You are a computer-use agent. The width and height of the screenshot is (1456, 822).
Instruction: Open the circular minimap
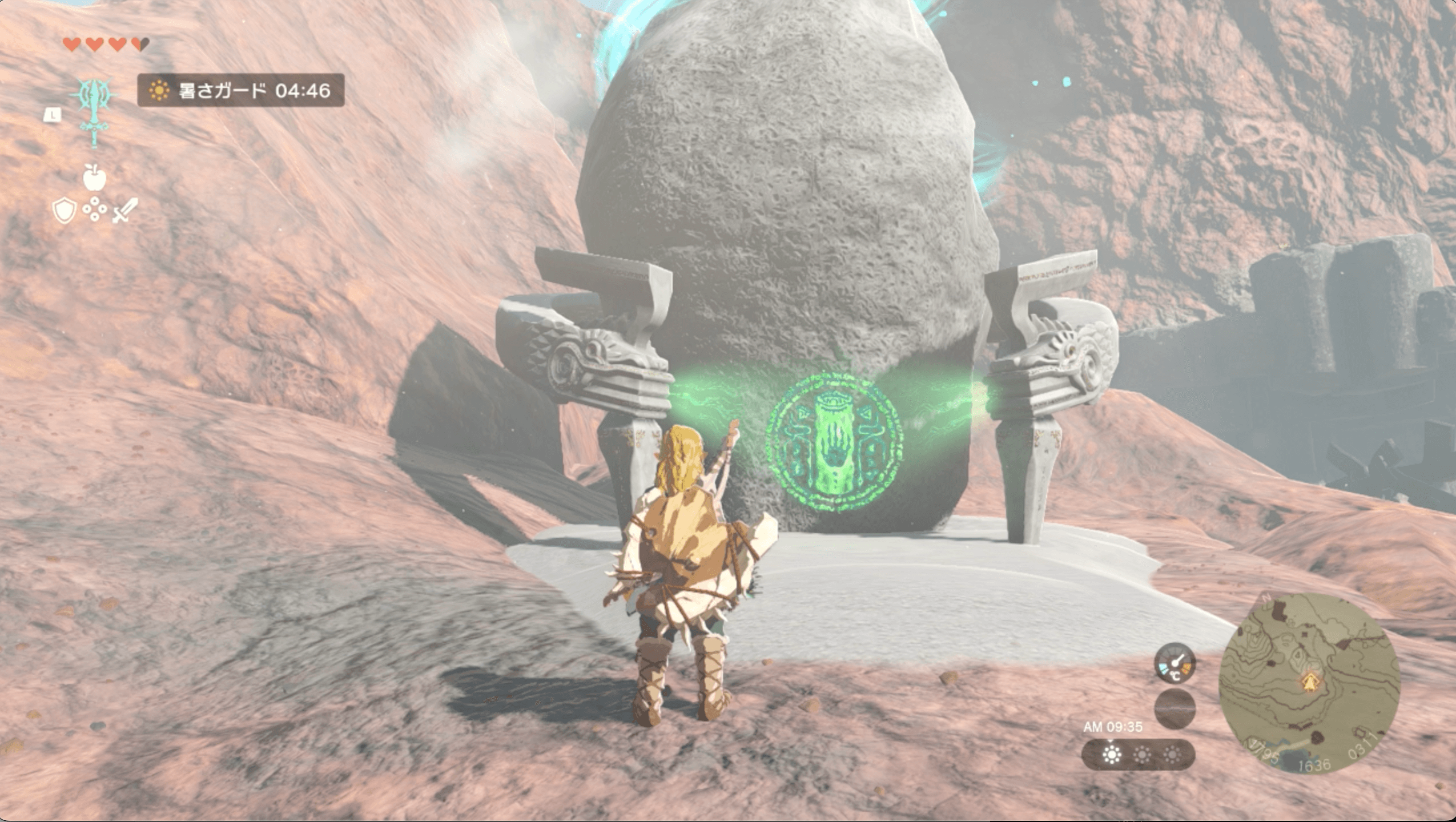[x=1309, y=684]
